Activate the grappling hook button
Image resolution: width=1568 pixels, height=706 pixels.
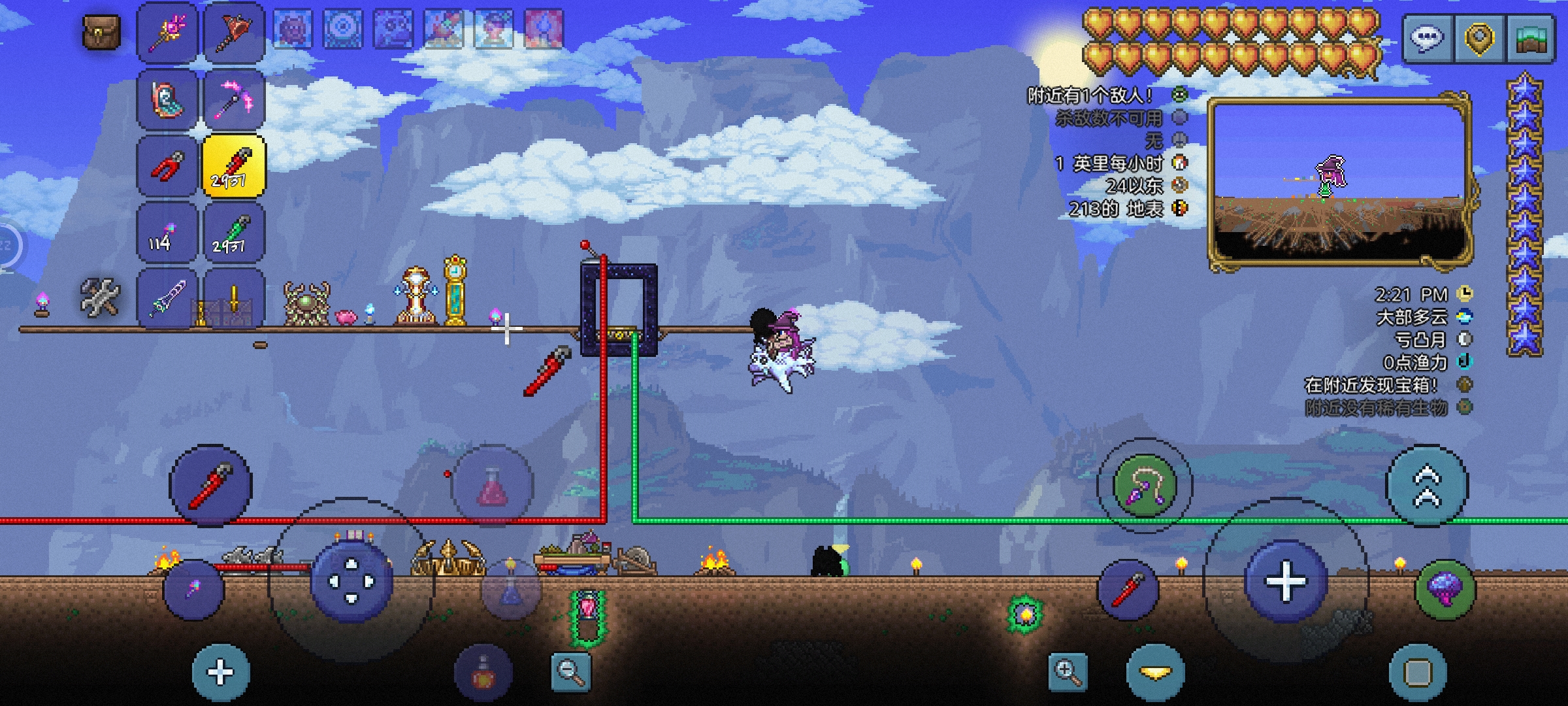[1145, 485]
